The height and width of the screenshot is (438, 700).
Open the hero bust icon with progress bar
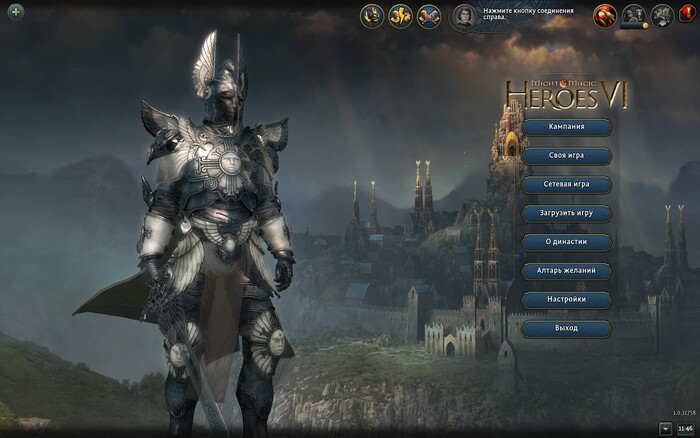click(633, 15)
